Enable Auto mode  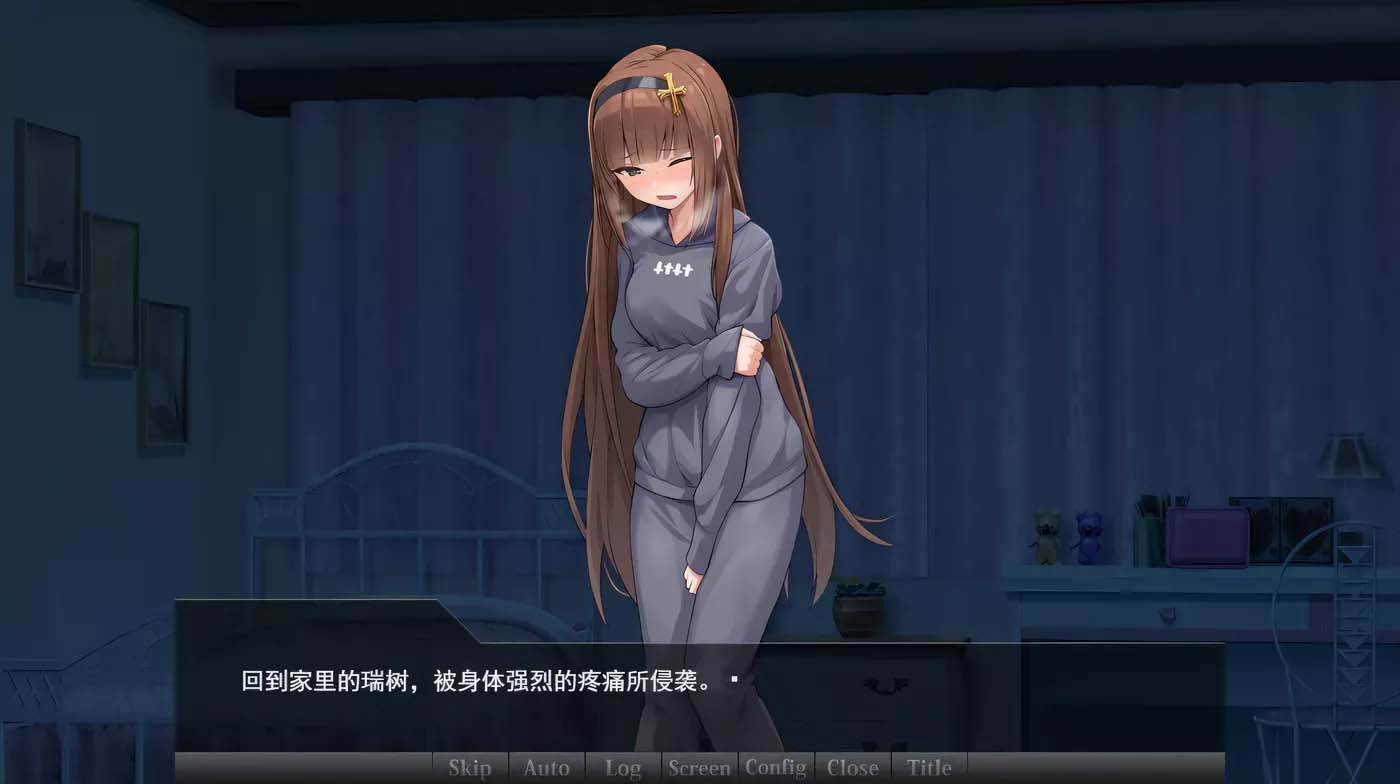pyautogui.click(x=546, y=768)
